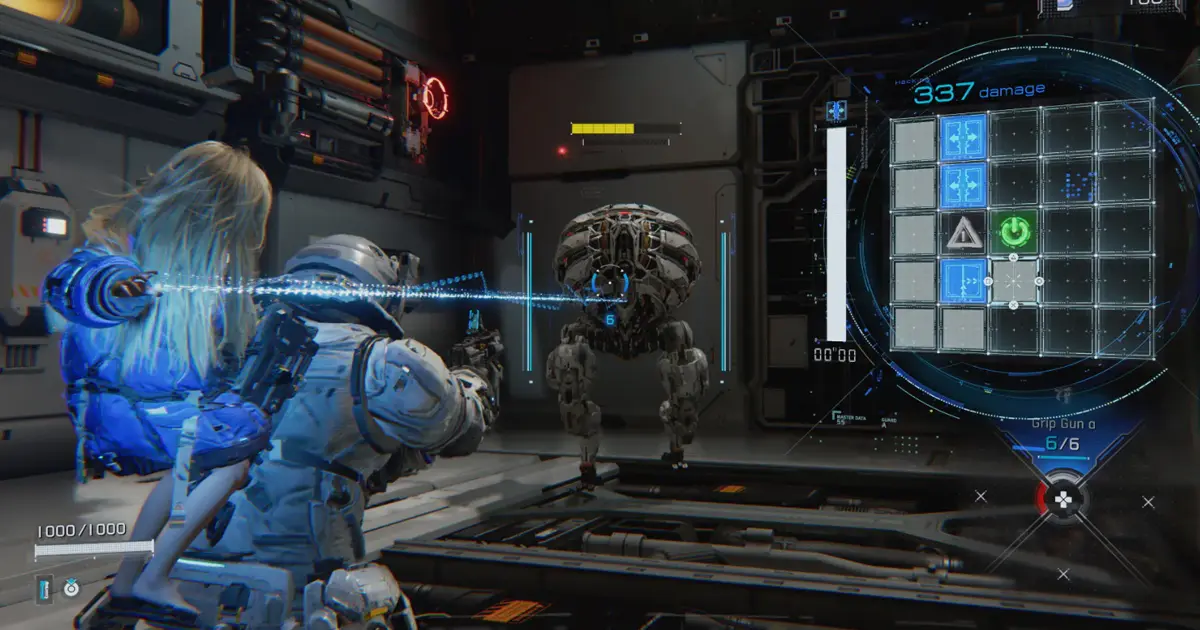Select the green power node tile
Viewport: 1200px width, 630px height.
coord(1014,233)
